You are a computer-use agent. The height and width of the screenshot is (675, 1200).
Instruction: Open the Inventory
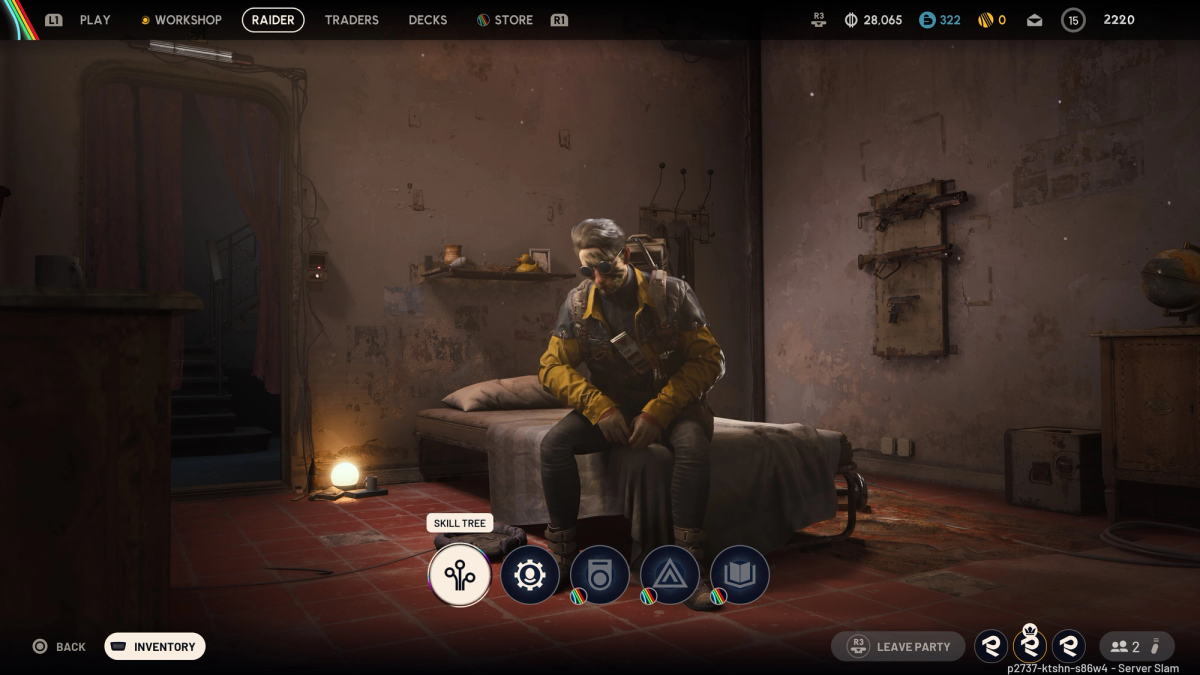click(155, 647)
